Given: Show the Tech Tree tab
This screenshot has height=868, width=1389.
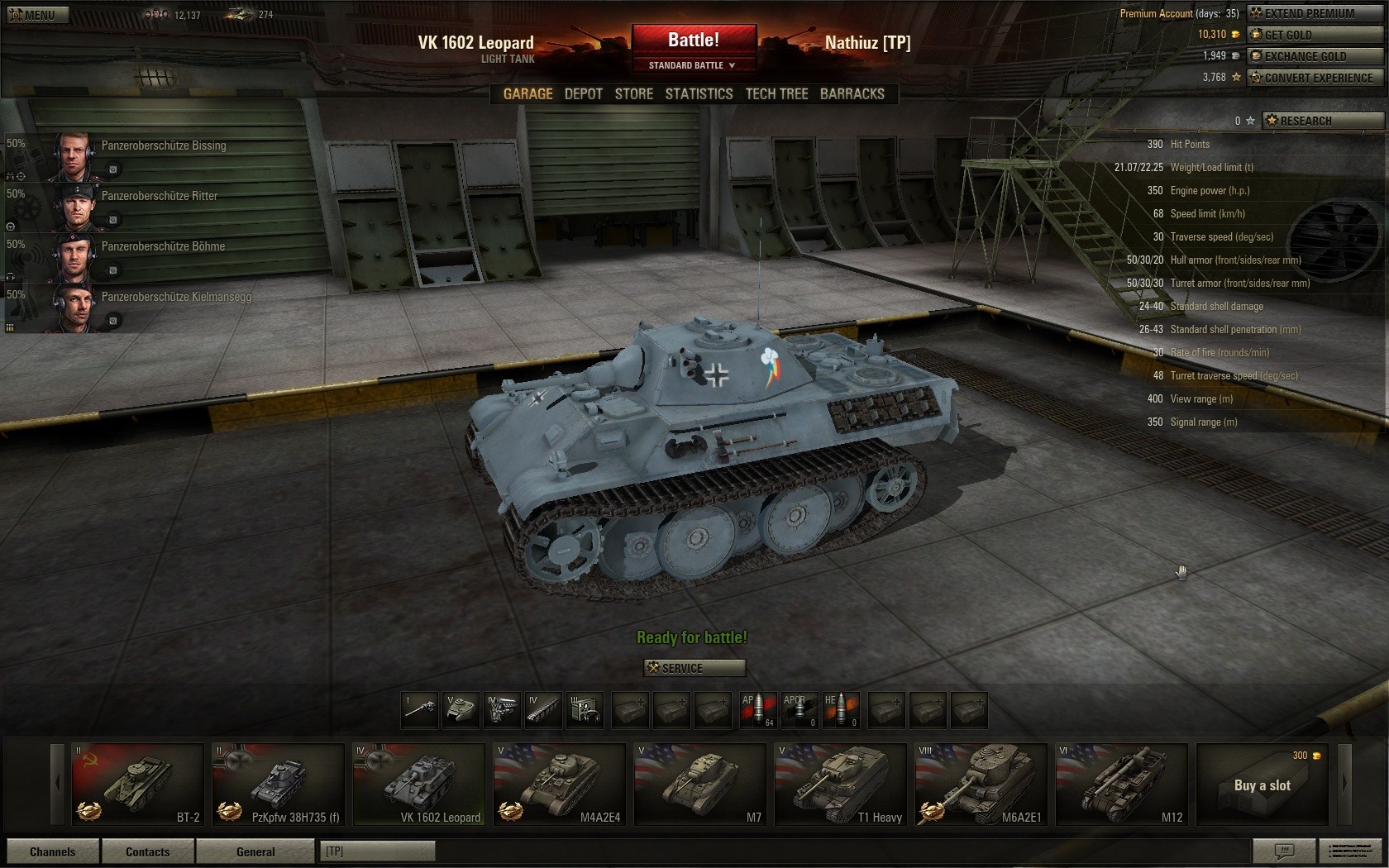Looking at the screenshot, I should coord(776,94).
